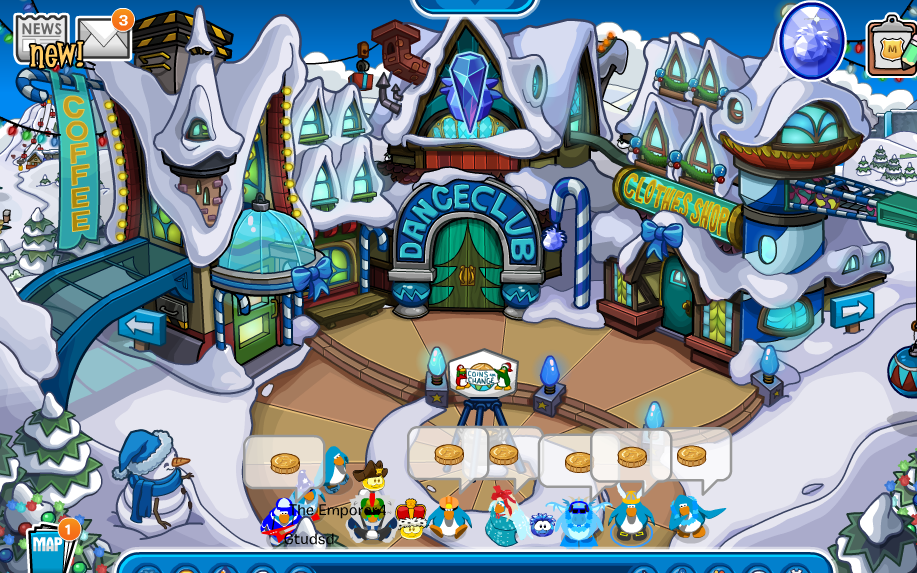917x573 pixels.
Task: Click the moderator badge clipboard icon
Action: coord(891,47)
